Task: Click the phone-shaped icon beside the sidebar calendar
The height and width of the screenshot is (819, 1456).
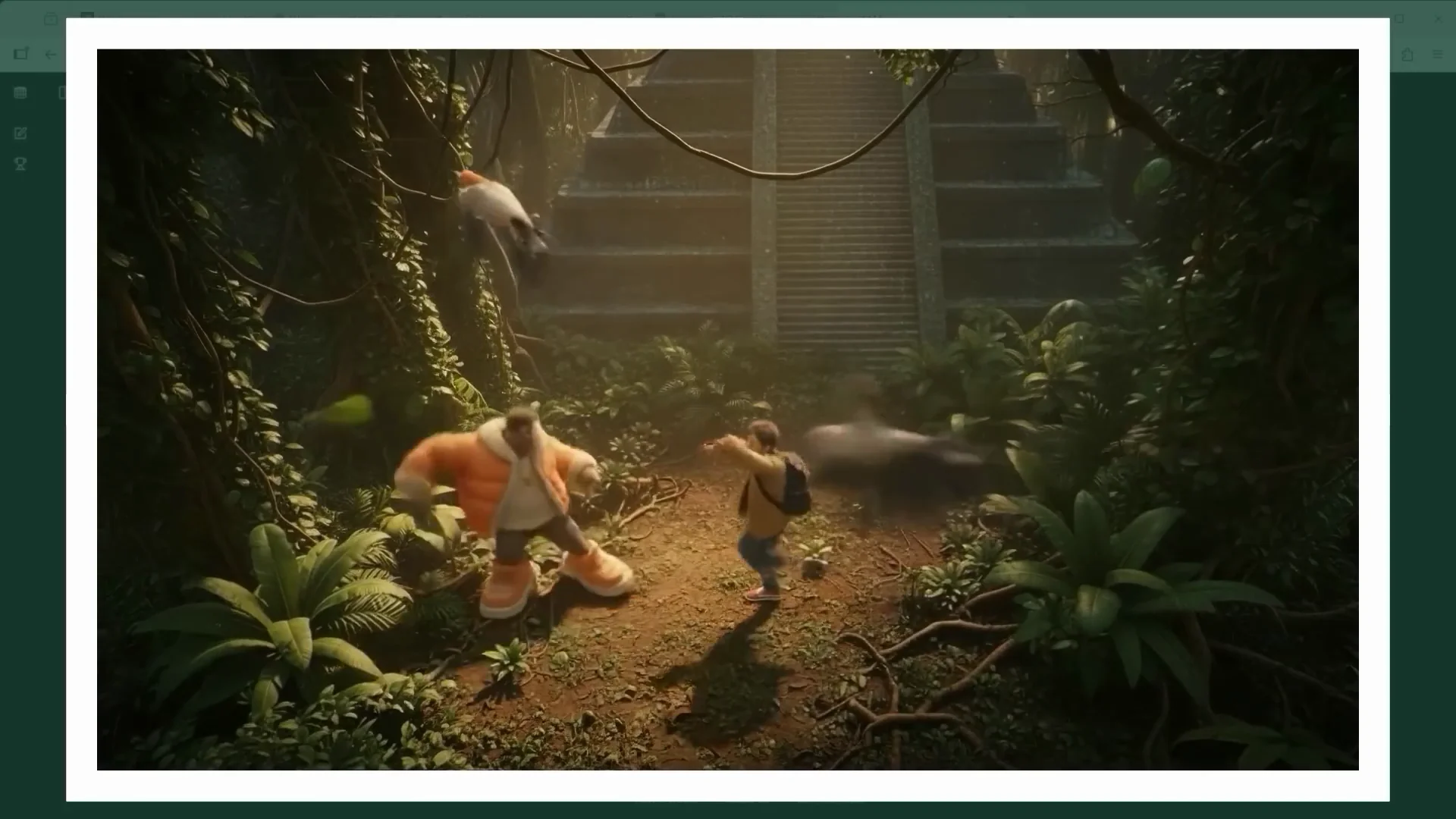Action: [62, 93]
